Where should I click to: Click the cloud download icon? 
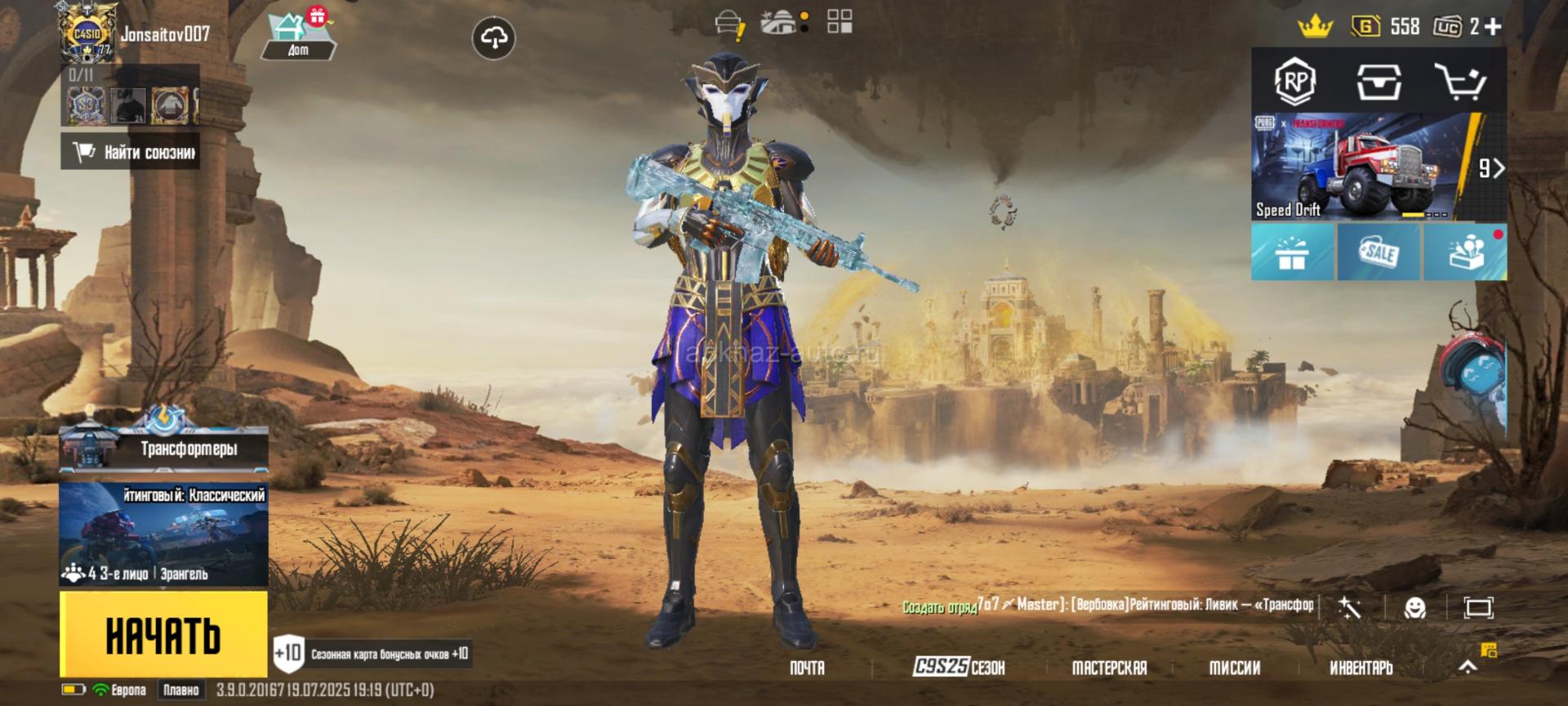click(494, 38)
